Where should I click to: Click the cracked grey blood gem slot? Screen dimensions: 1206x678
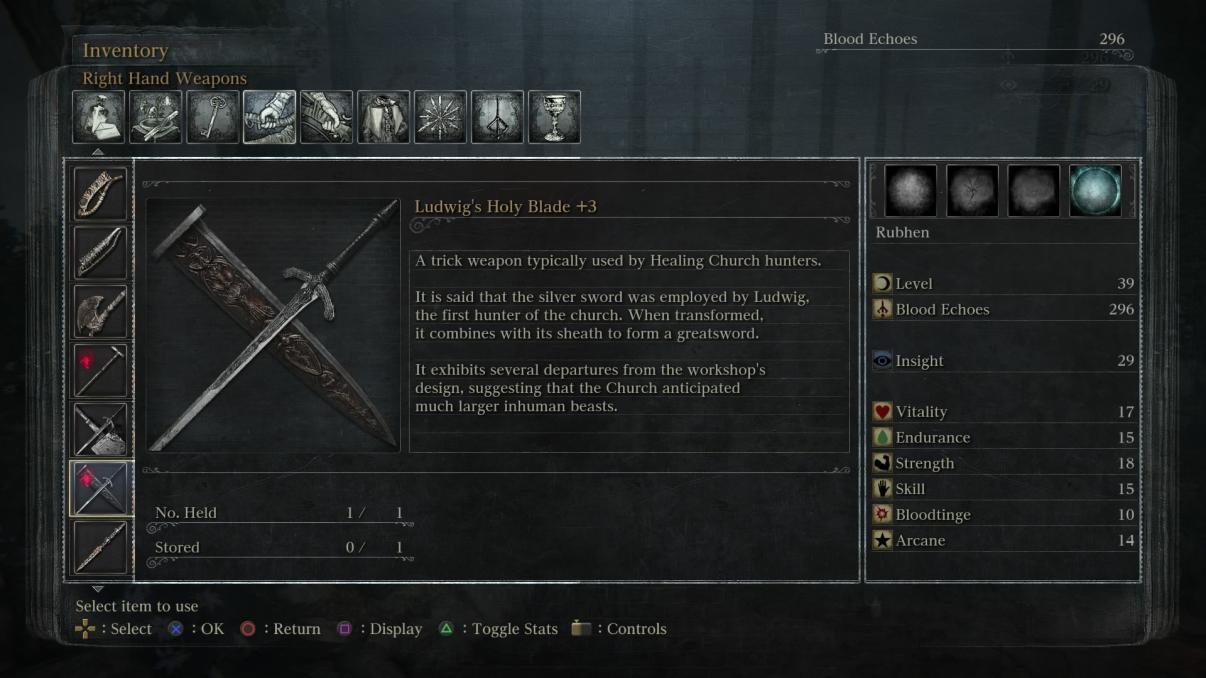(x=972, y=191)
